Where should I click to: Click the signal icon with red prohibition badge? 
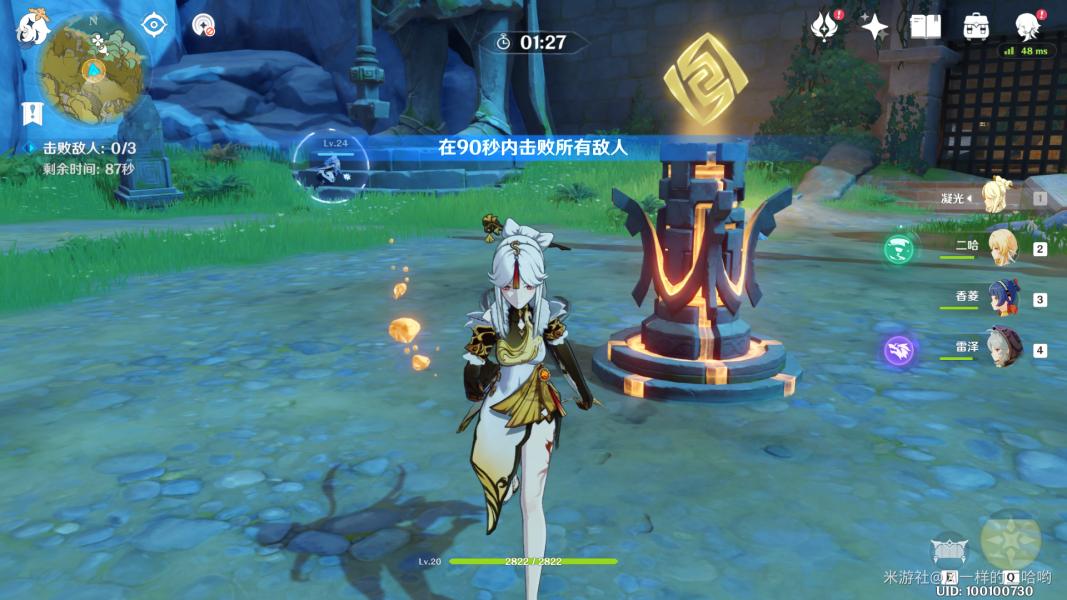(x=204, y=25)
